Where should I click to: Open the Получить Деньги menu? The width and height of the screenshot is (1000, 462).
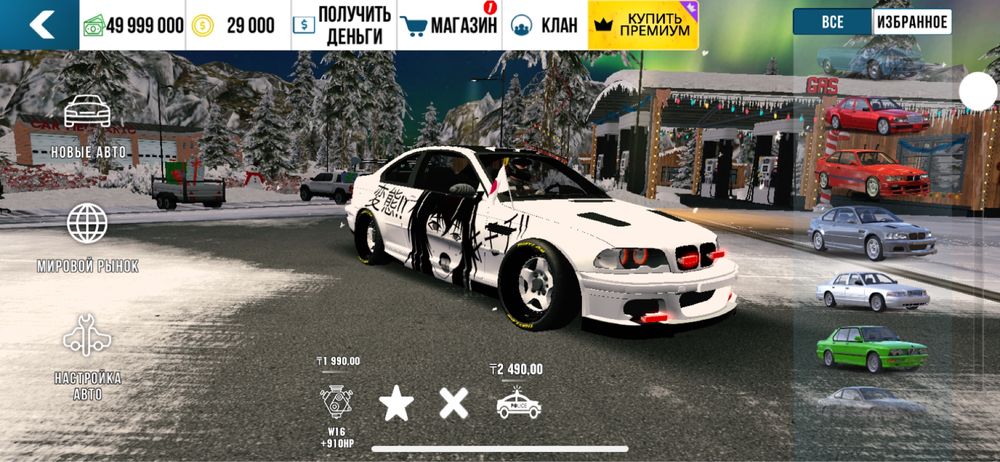pos(341,25)
